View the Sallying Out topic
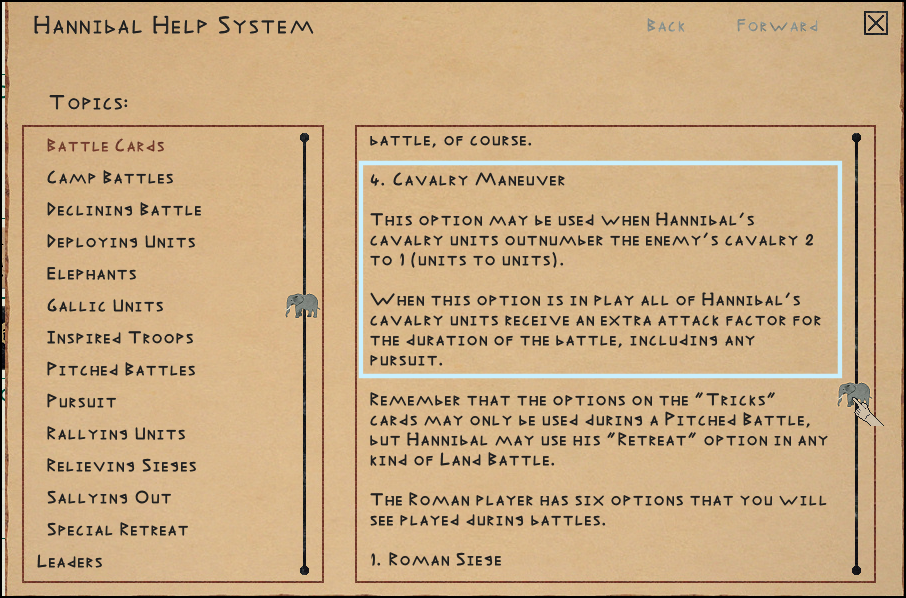906x598 pixels. coord(109,498)
